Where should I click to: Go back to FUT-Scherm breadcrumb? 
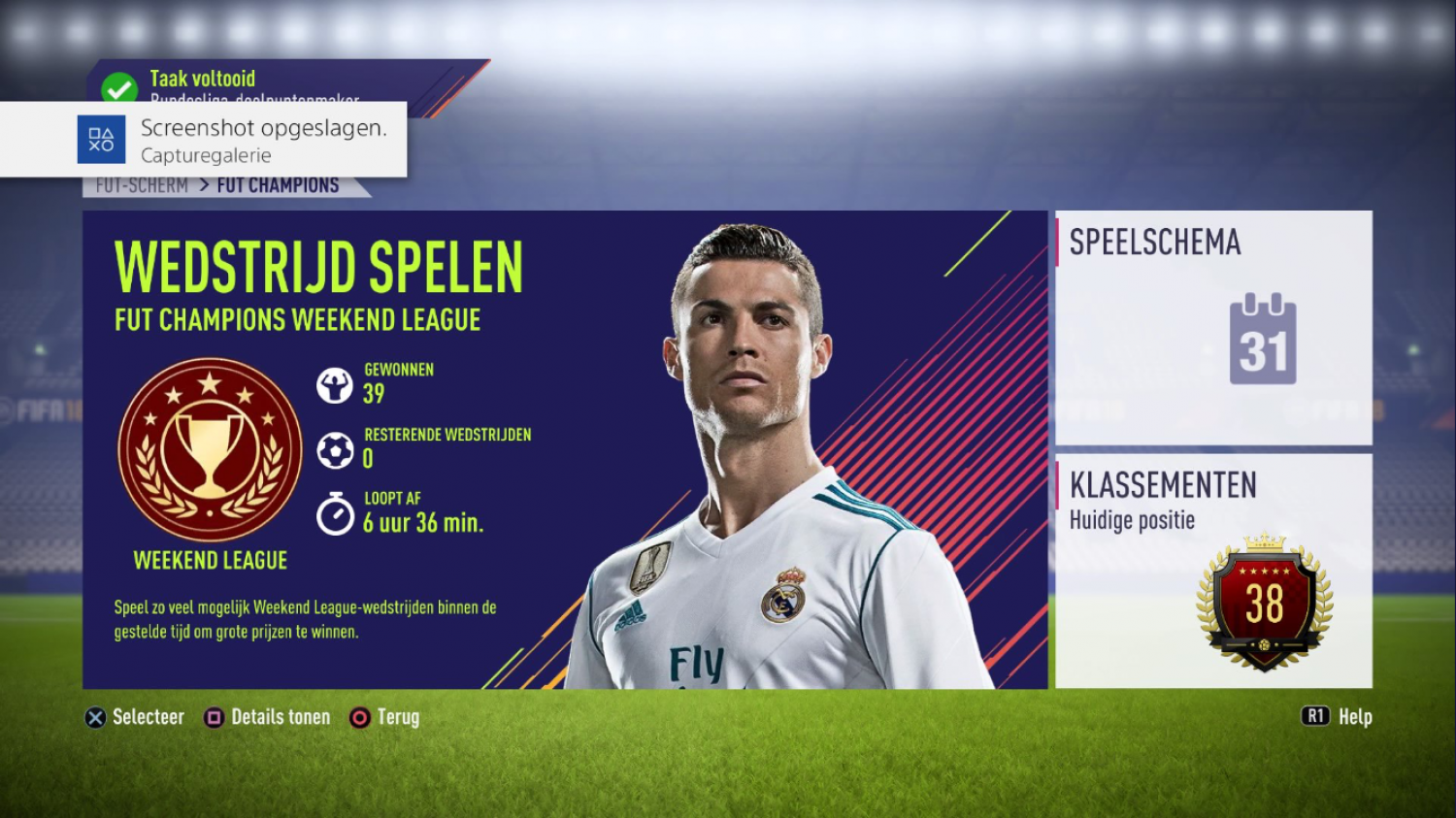[x=142, y=186]
